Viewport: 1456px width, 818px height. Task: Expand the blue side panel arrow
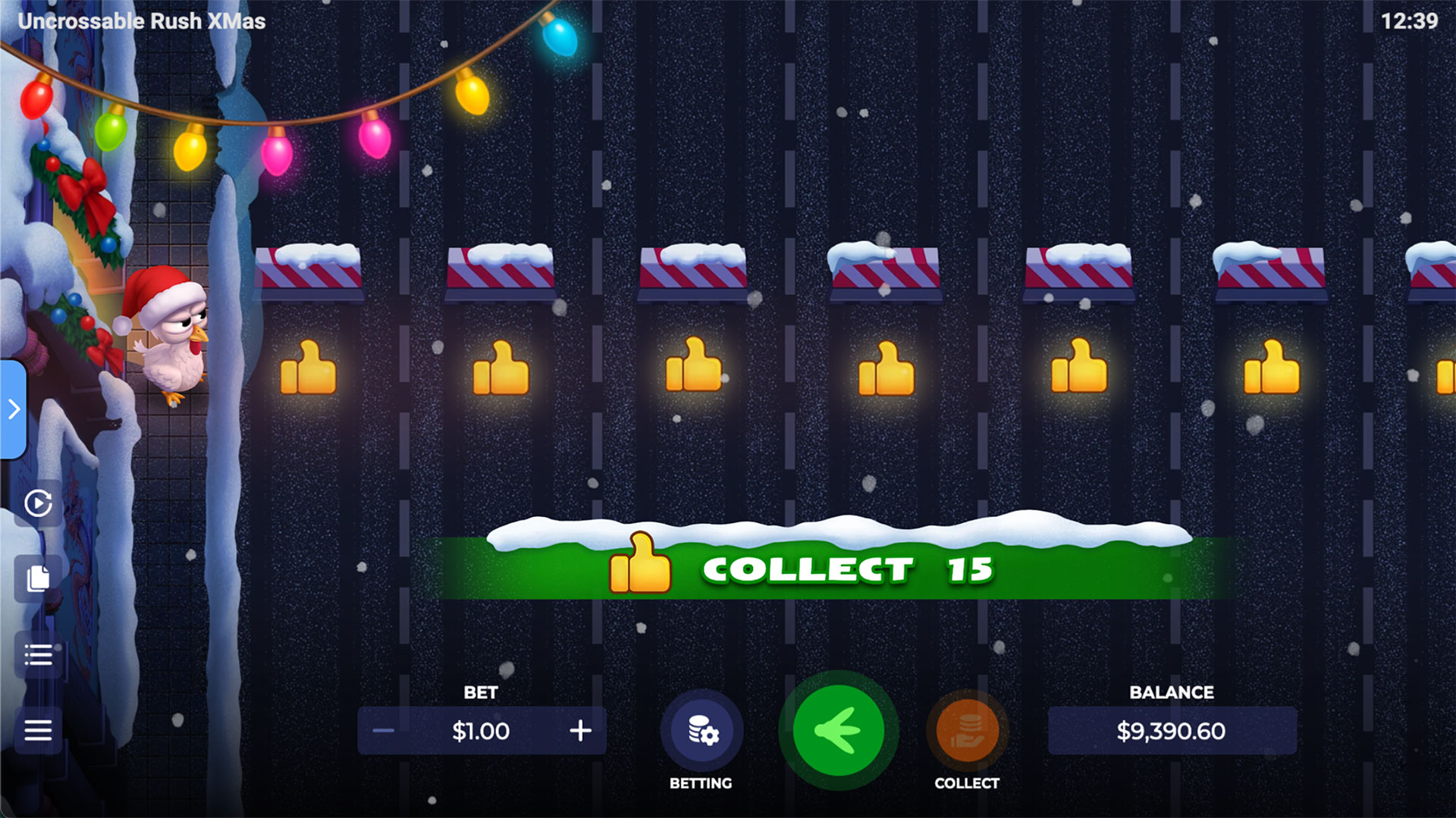click(x=14, y=409)
